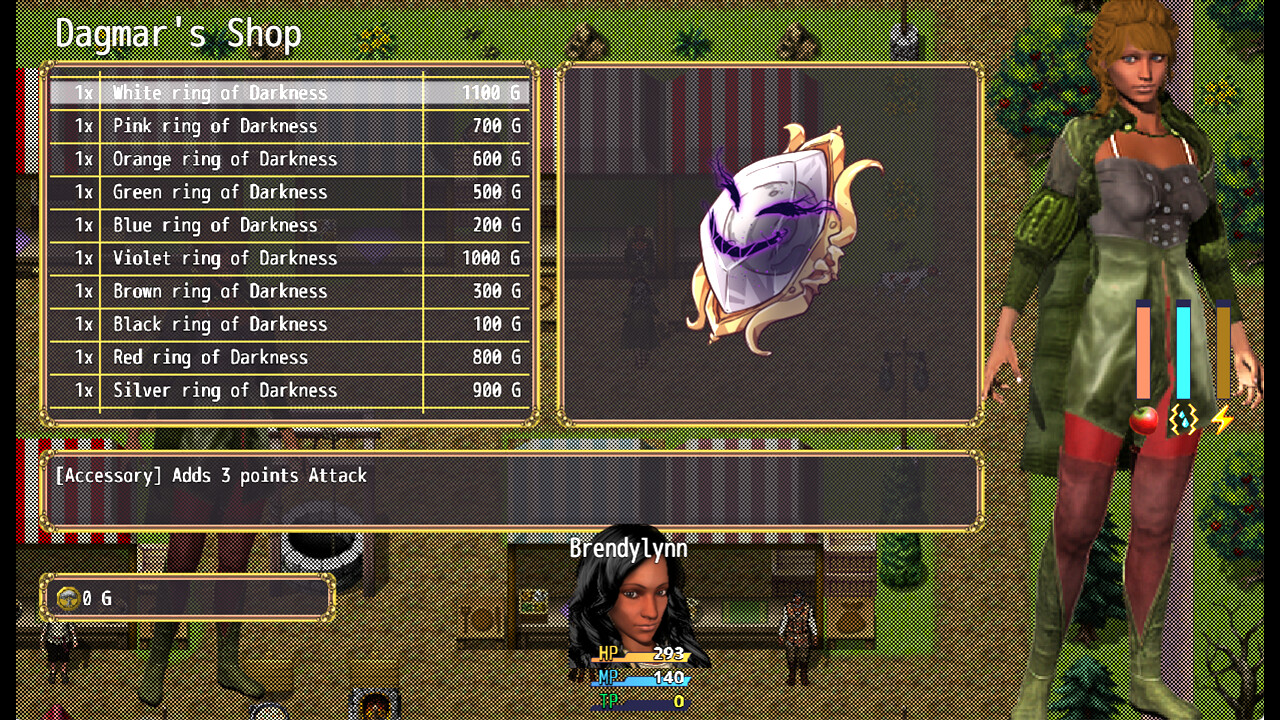Click the MP bar showing 140
The width and height of the screenshot is (1280, 720).
pos(638,681)
